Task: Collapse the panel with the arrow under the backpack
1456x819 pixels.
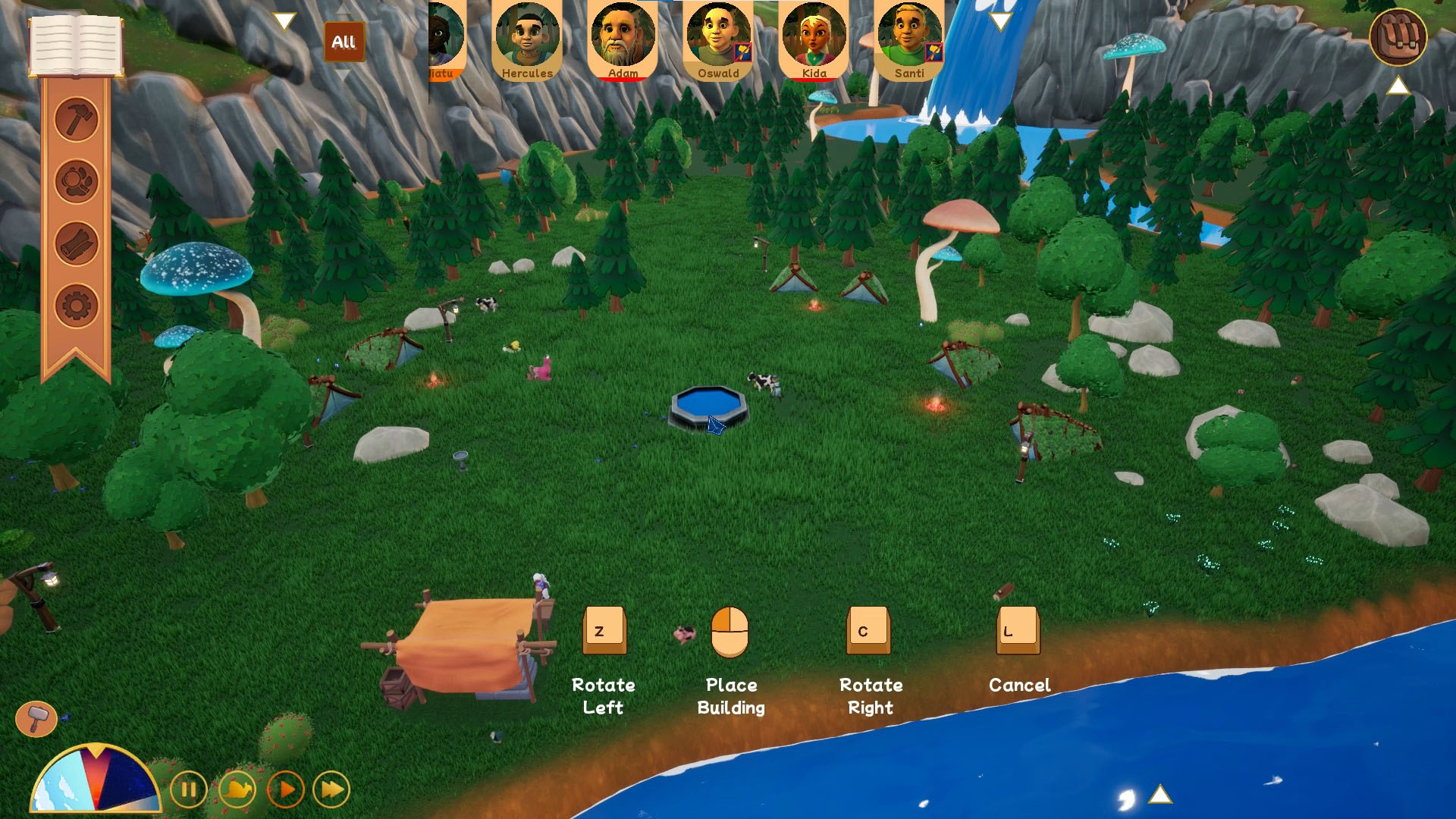Action: coord(1398,86)
